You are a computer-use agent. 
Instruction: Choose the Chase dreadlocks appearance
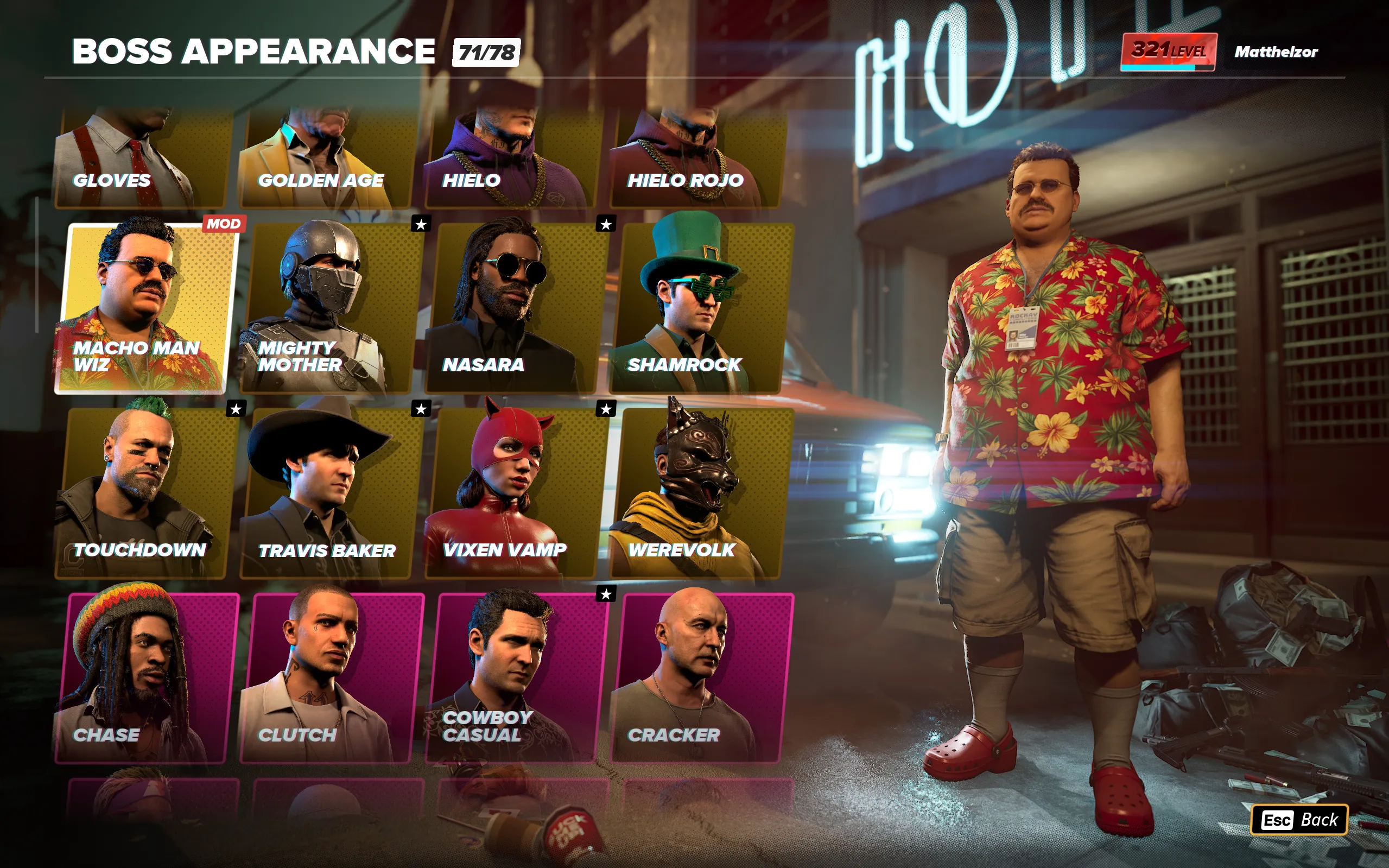pos(147,678)
